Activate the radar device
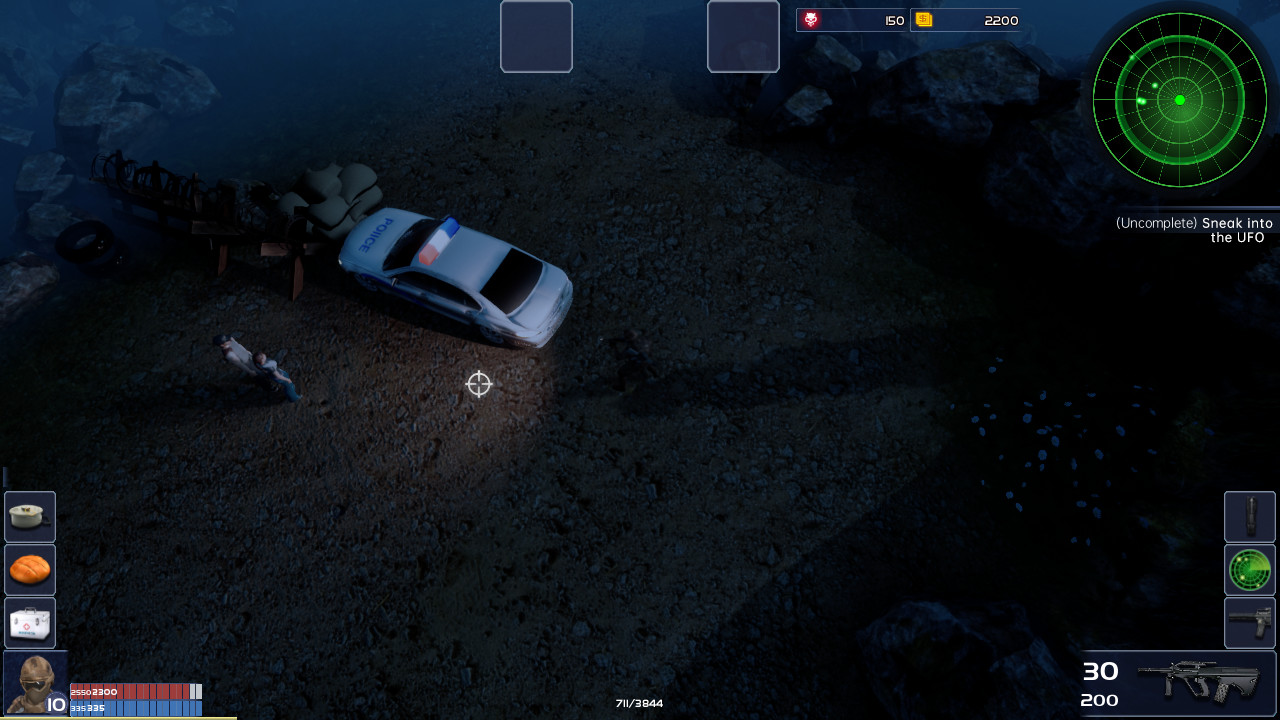Screen dimensions: 1280x720 (1249, 570)
